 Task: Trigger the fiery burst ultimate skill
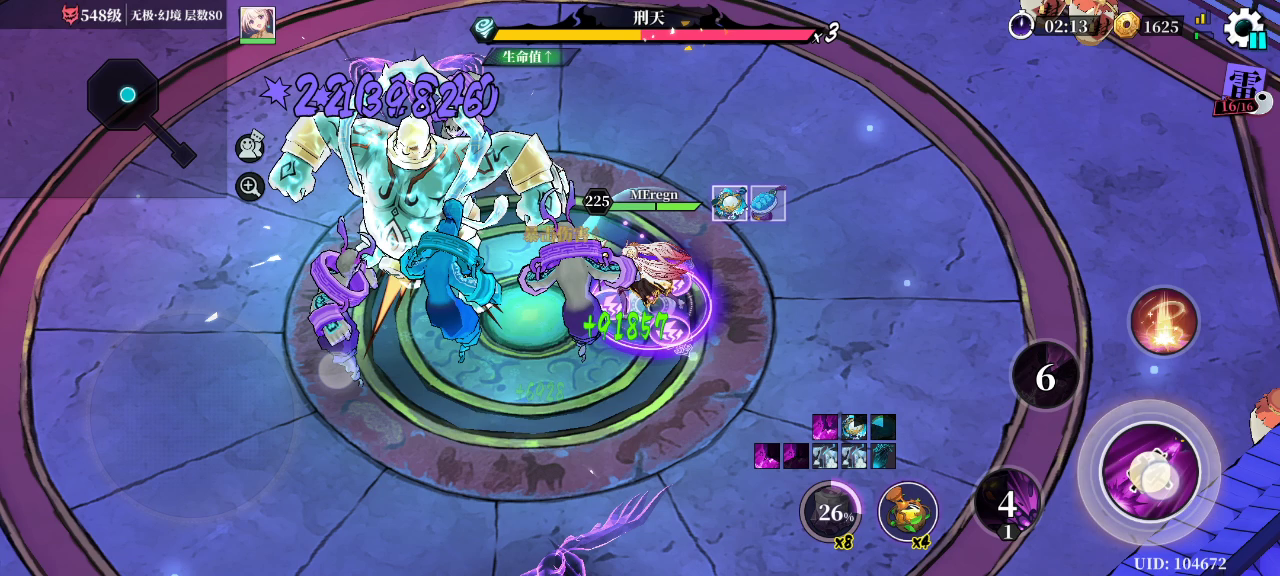(x=1163, y=321)
